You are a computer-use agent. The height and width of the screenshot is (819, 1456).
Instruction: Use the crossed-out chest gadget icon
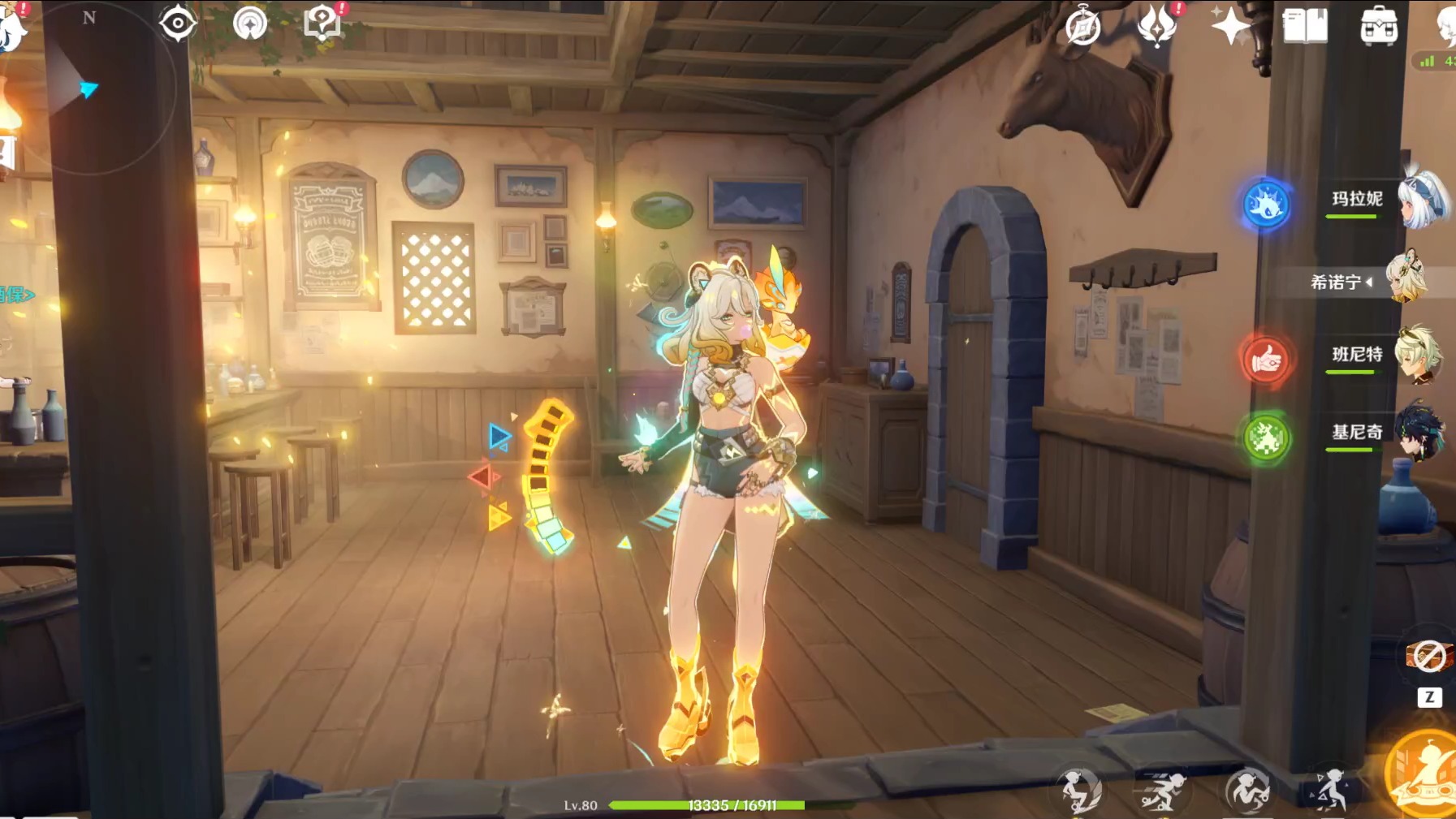point(1429,656)
